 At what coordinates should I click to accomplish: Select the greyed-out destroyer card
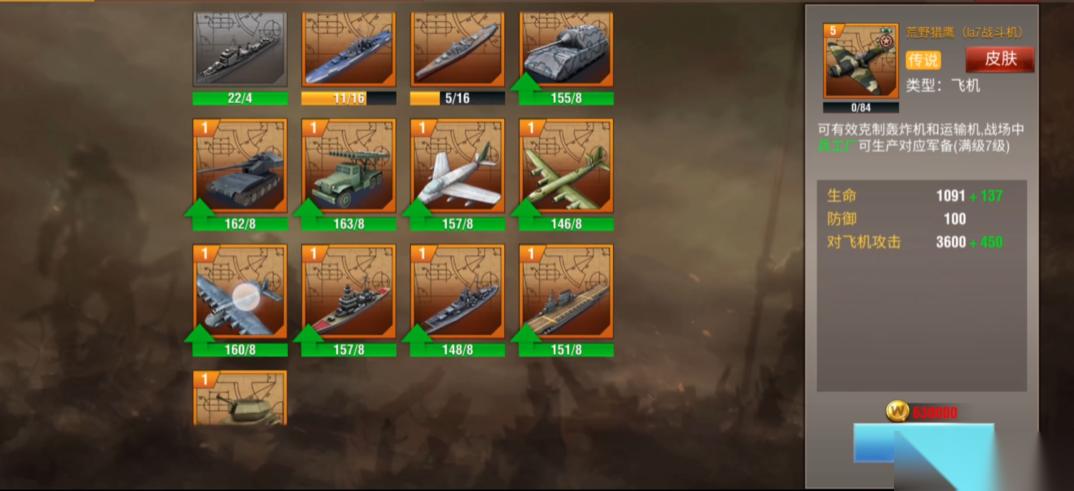click(x=240, y=49)
